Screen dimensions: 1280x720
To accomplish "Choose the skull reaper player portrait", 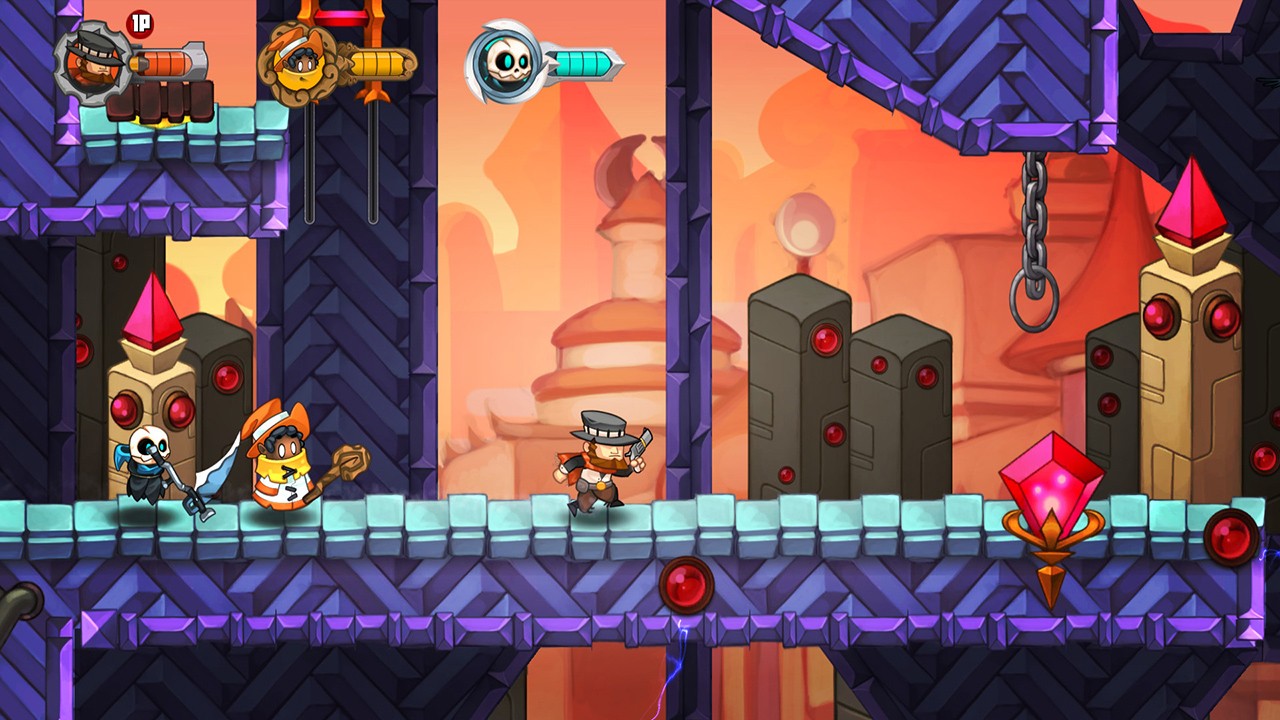I will pos(505,63).
